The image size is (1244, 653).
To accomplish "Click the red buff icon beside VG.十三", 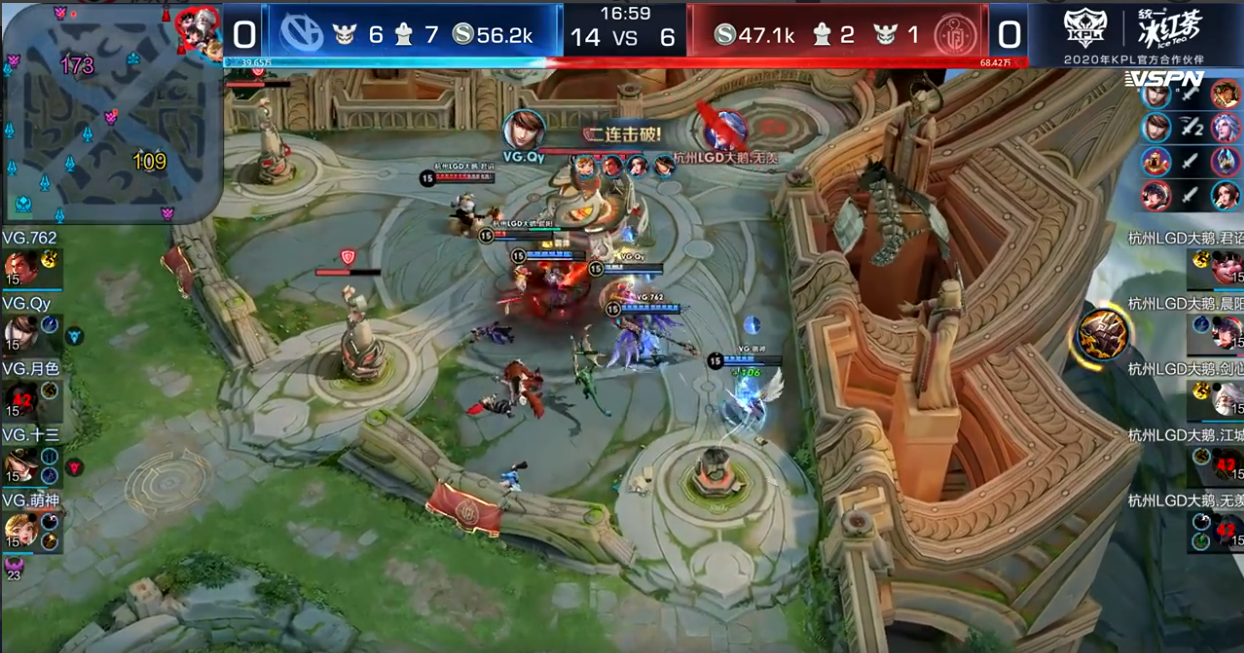I will [x=75, y=467].
